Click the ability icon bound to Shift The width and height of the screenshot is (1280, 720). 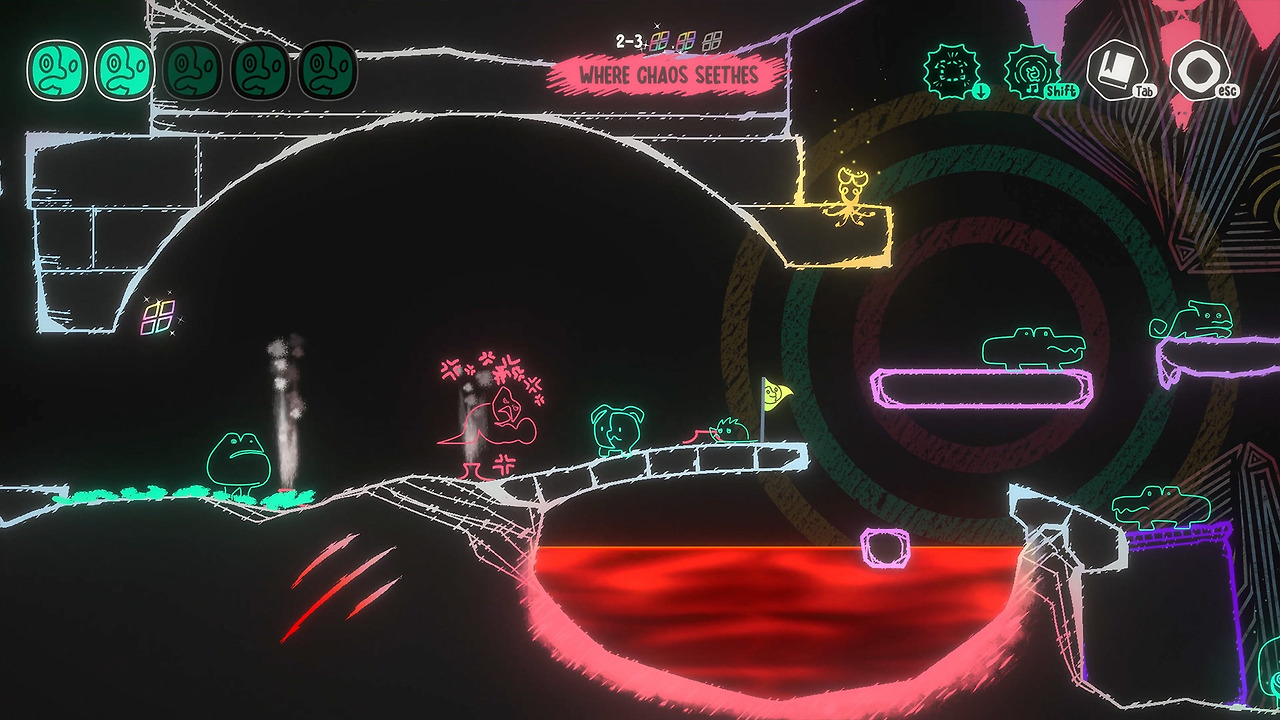click(1030, 70)
